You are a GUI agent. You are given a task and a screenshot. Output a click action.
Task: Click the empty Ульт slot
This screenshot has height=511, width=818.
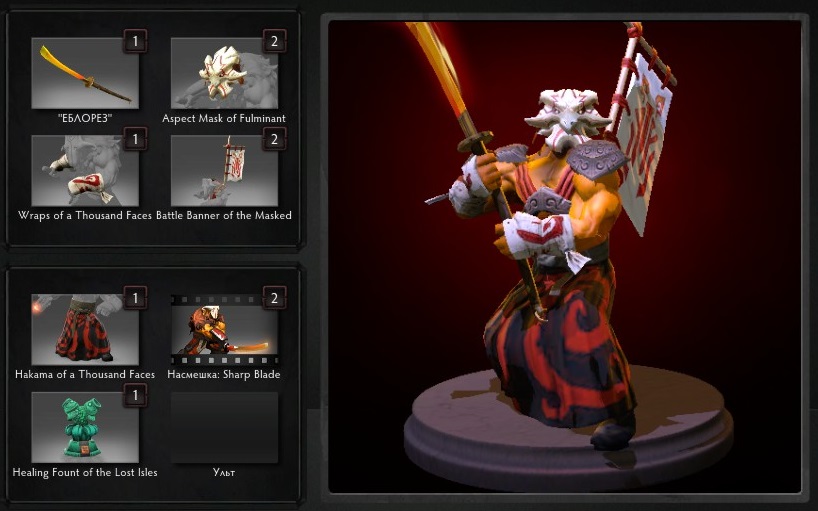tap(224, 427)
